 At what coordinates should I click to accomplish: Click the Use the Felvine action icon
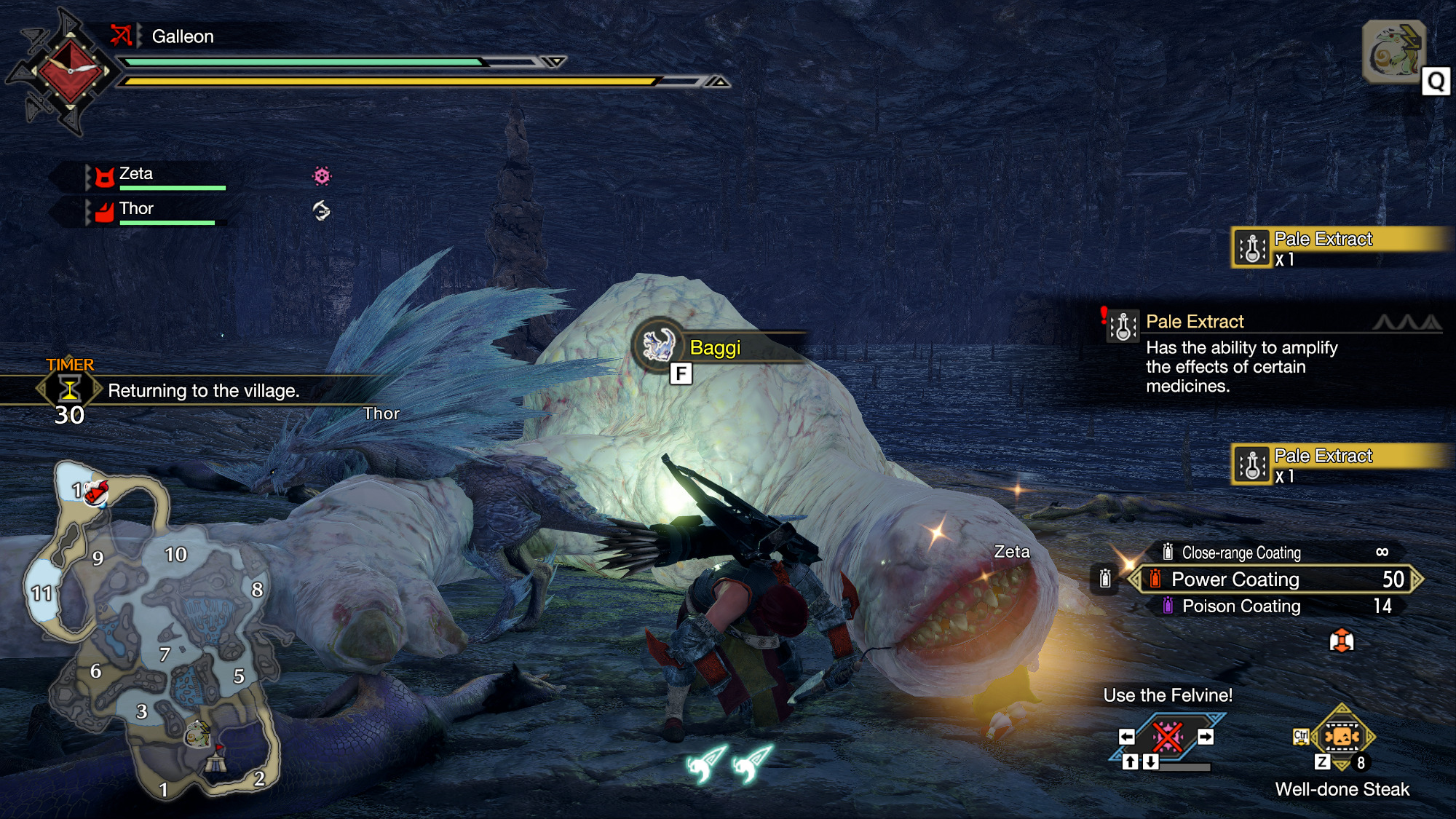[1167, 737]
